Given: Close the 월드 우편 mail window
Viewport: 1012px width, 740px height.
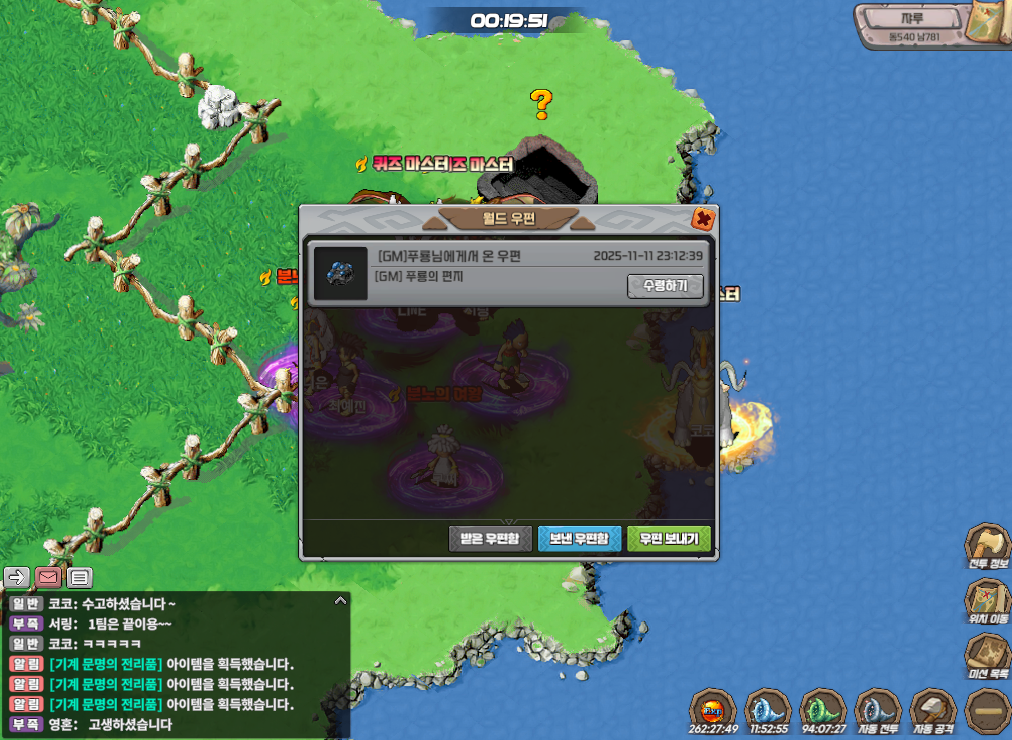Looking at the screenshot, I should (703, 219).
